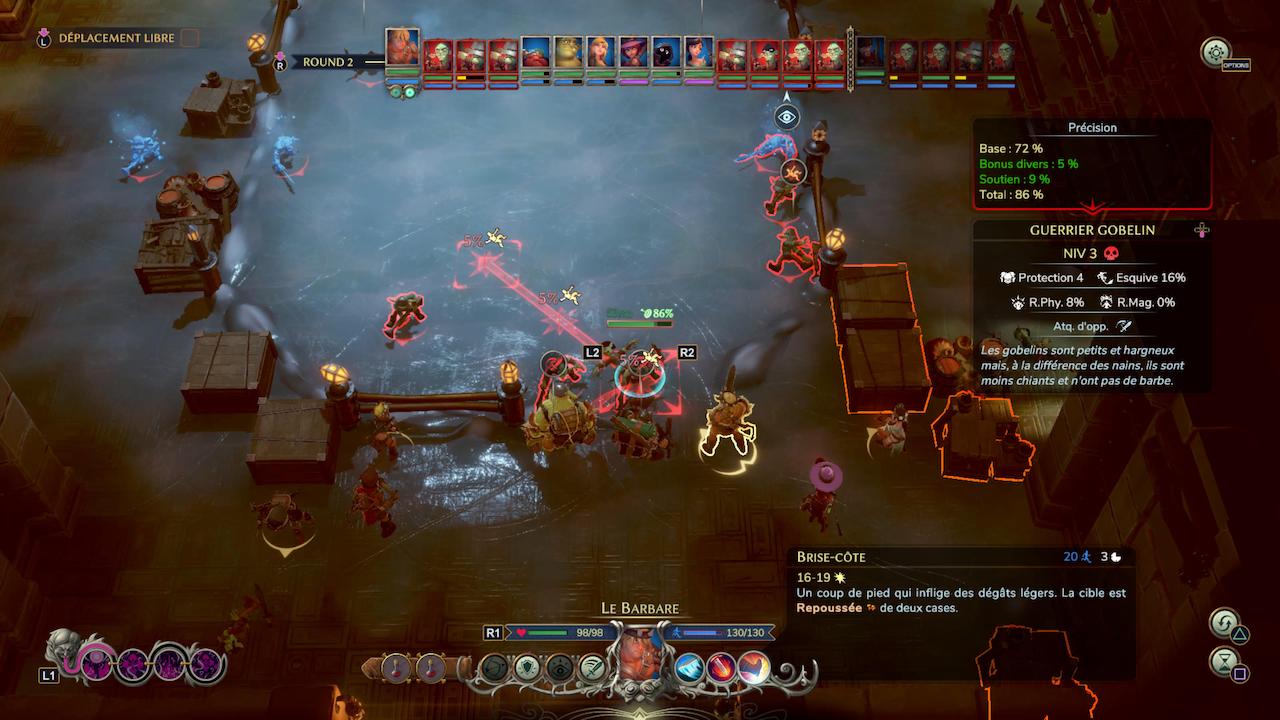Open the Options gear menu
The height and width of the screenshot is (720, 1280).
coord(1215,53)
